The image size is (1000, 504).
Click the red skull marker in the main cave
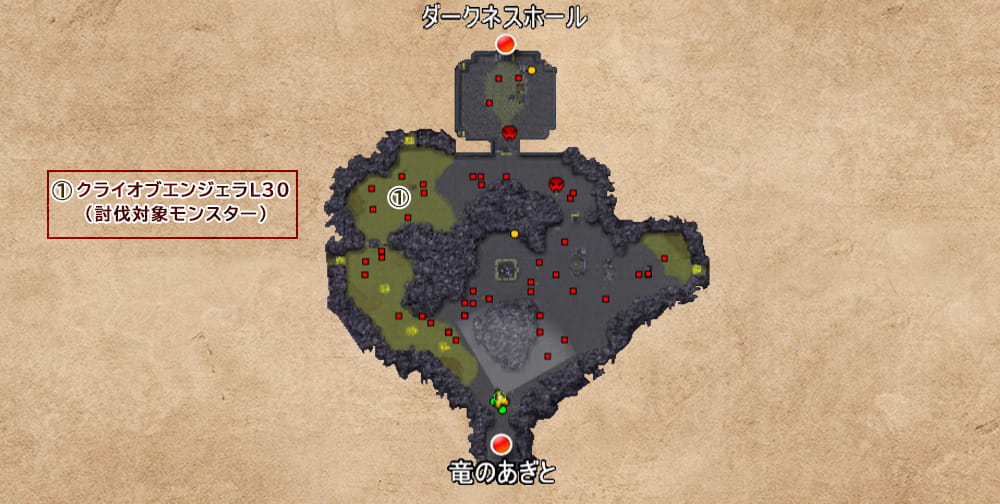557,185
